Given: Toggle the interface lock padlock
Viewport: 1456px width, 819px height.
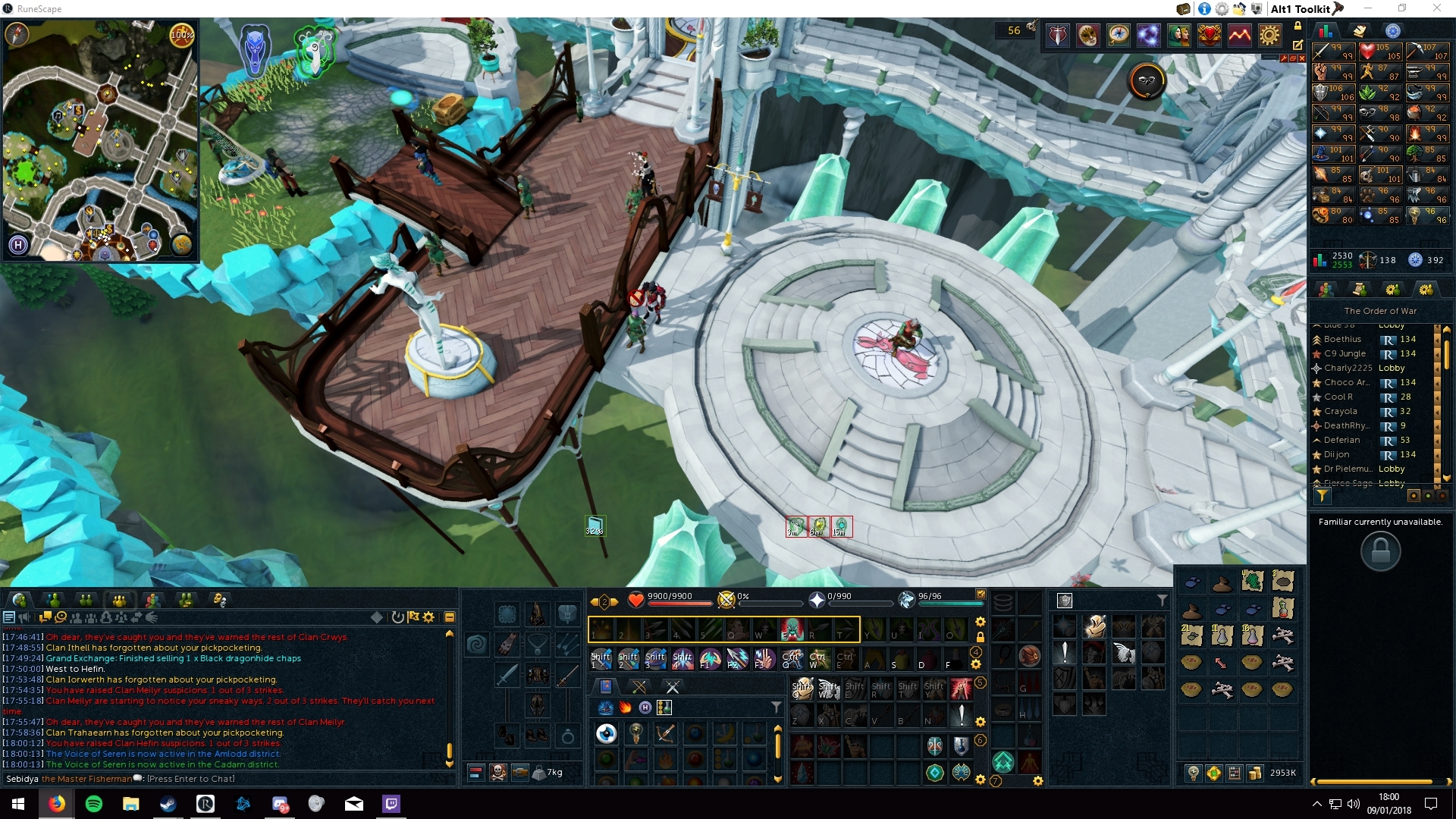Looking at the screenshot, I should pos(1298,25).
